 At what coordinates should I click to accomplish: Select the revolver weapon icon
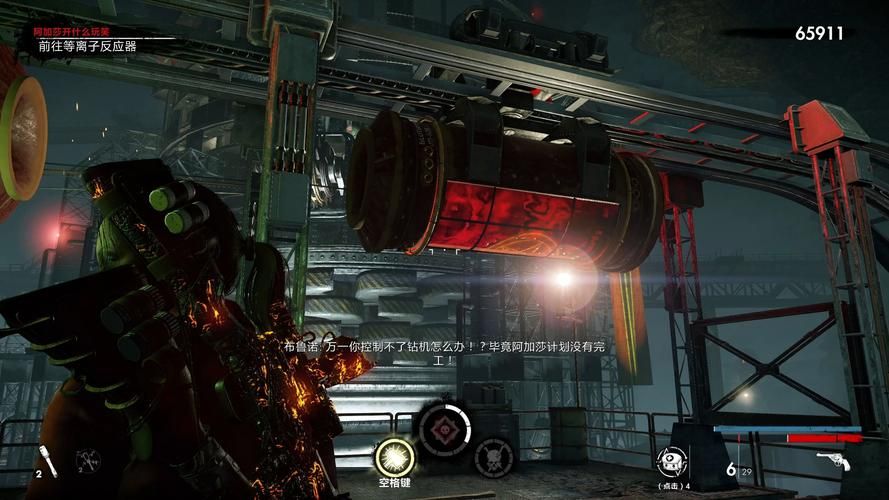coord(833,463)
